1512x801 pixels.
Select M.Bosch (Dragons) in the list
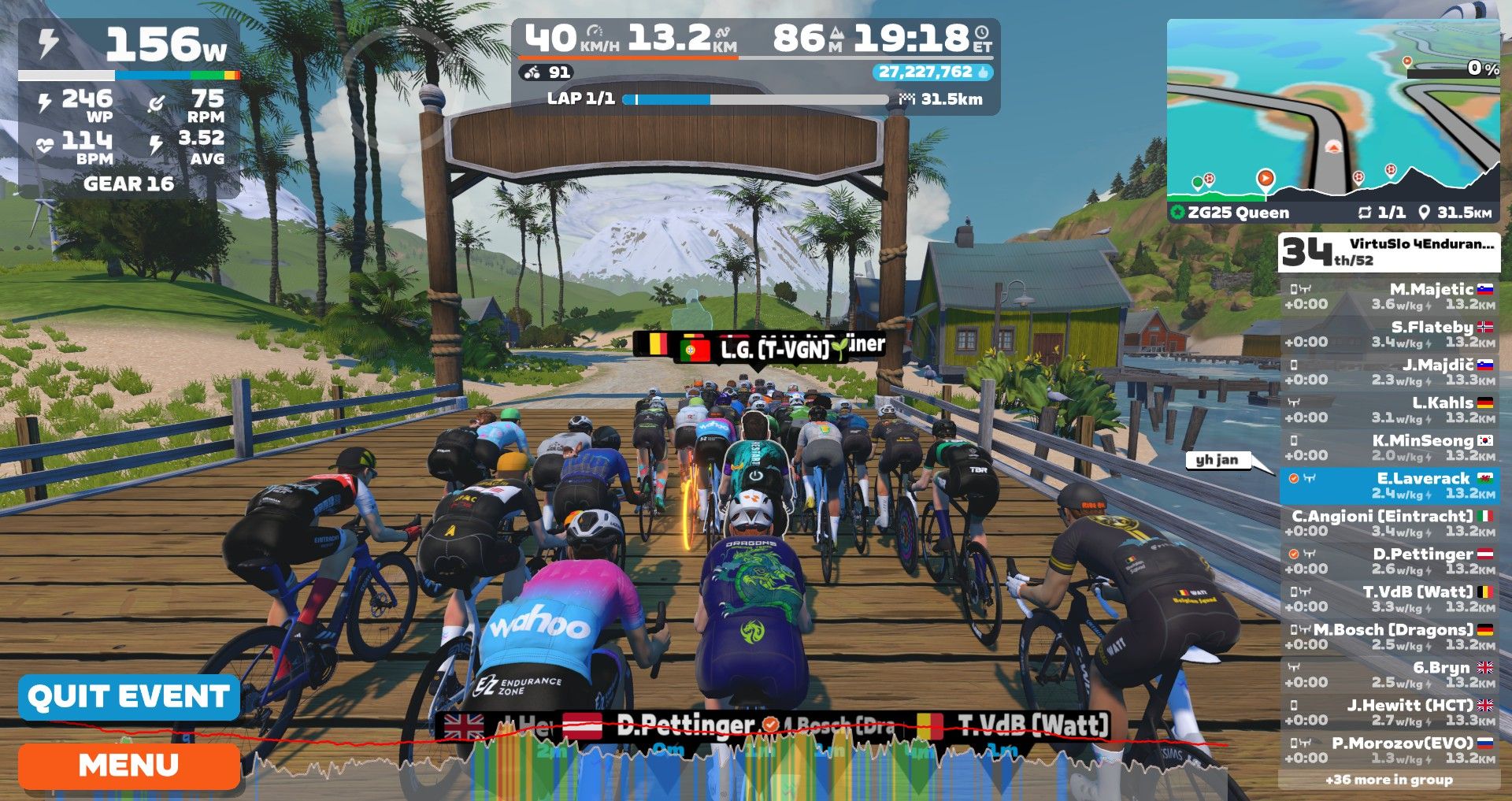tap(1389, 636)
